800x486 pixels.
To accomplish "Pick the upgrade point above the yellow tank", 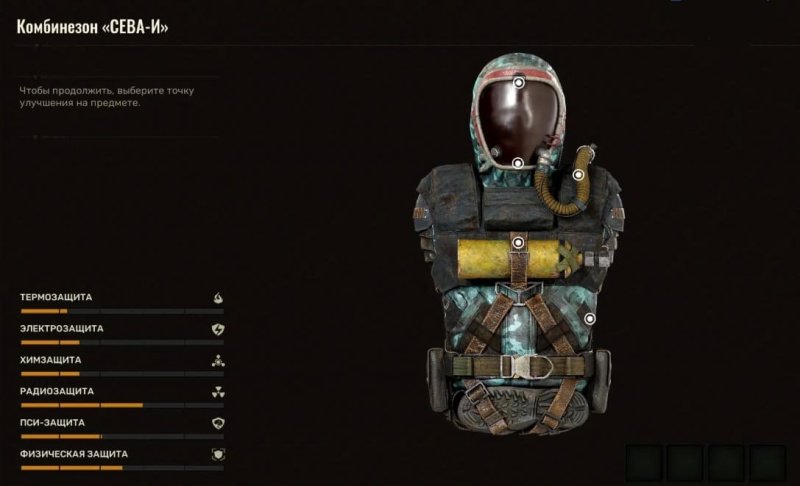I will point(518,242).
